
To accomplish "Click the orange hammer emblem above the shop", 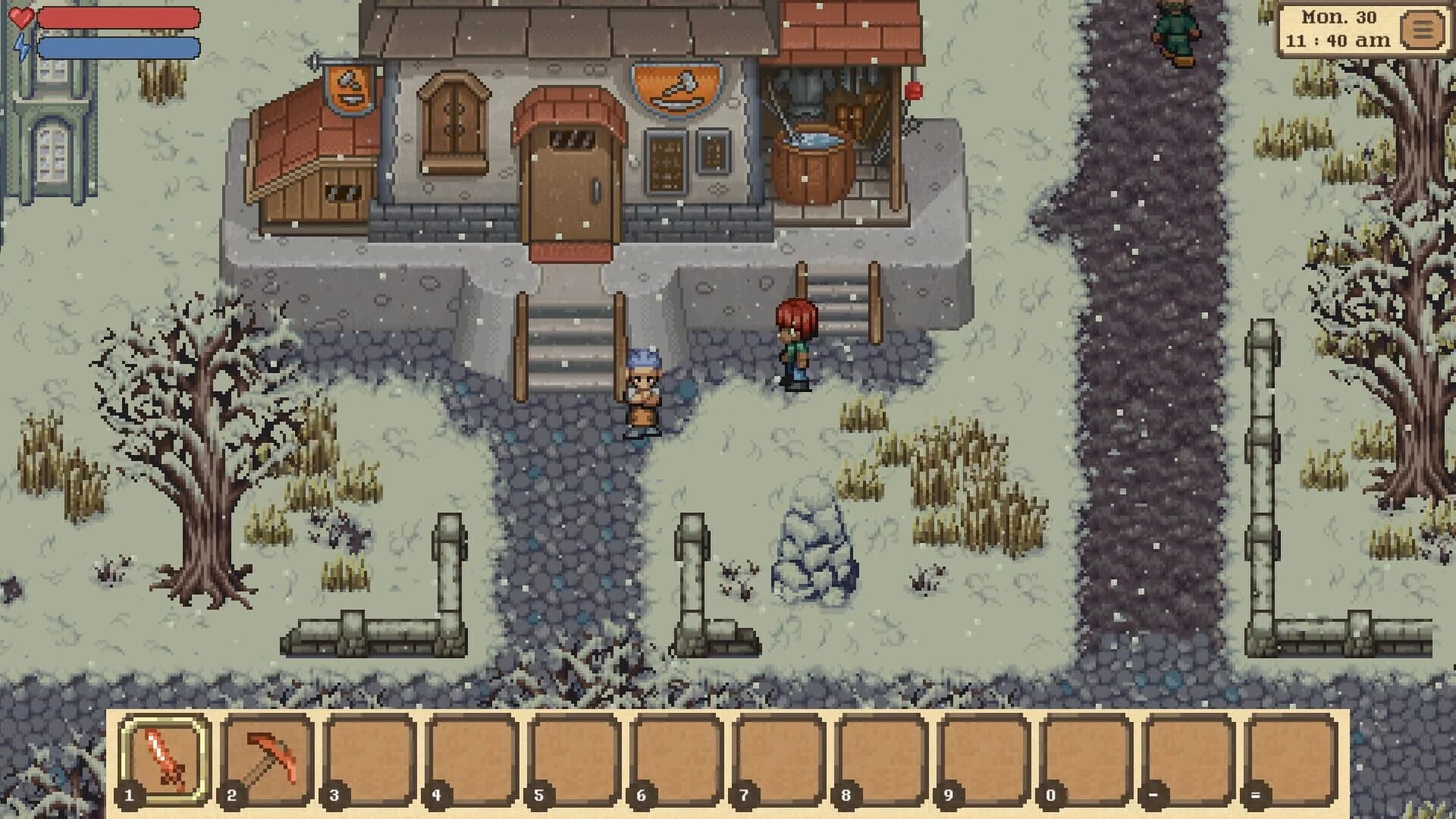I will coord(673,89).
